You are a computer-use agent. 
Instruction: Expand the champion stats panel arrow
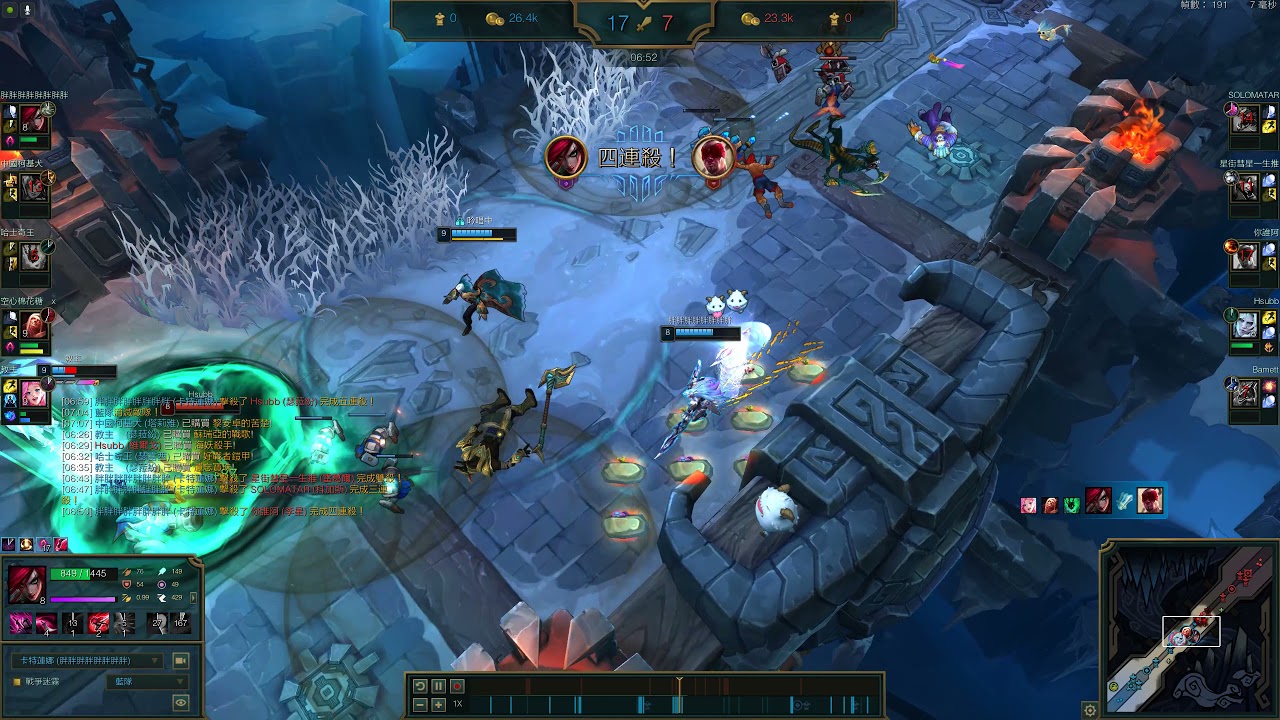193,598
